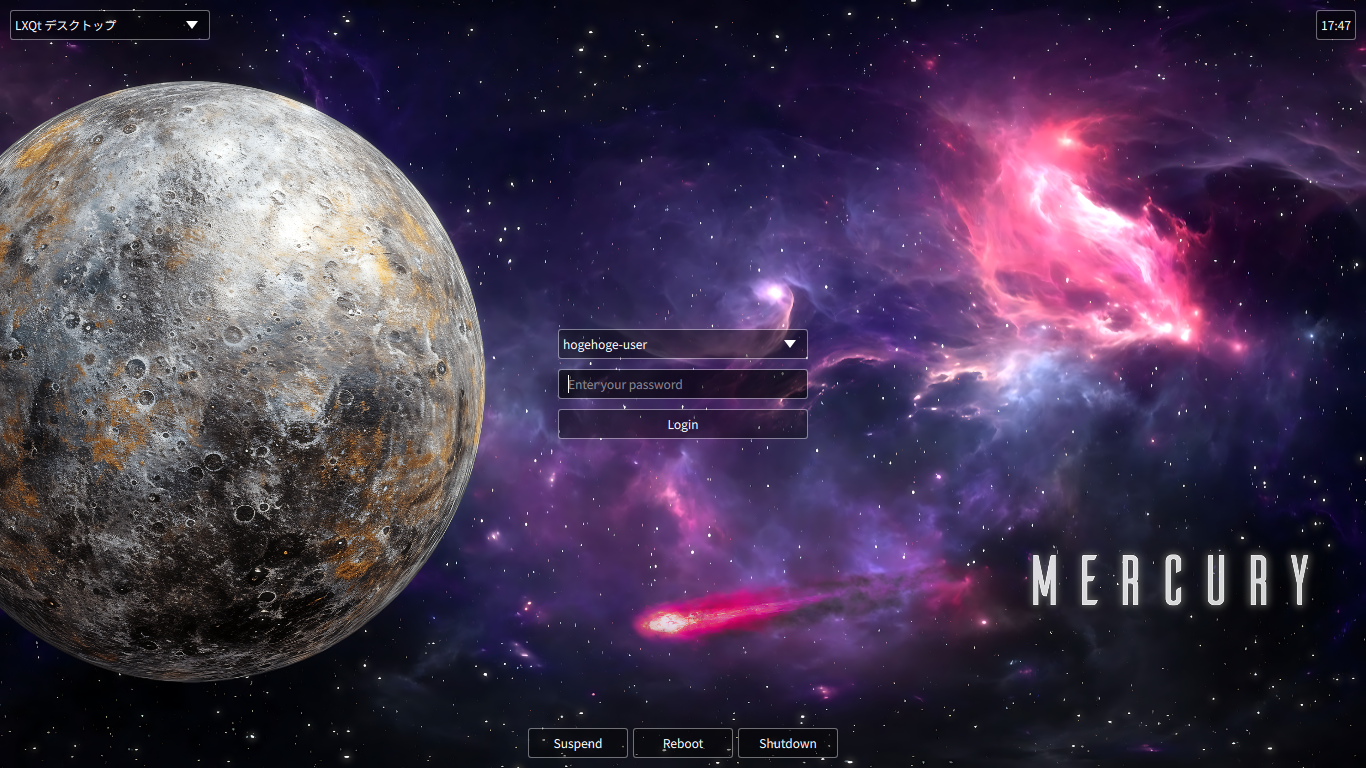
Task: Click the Login button
Action: click(682, 424)
